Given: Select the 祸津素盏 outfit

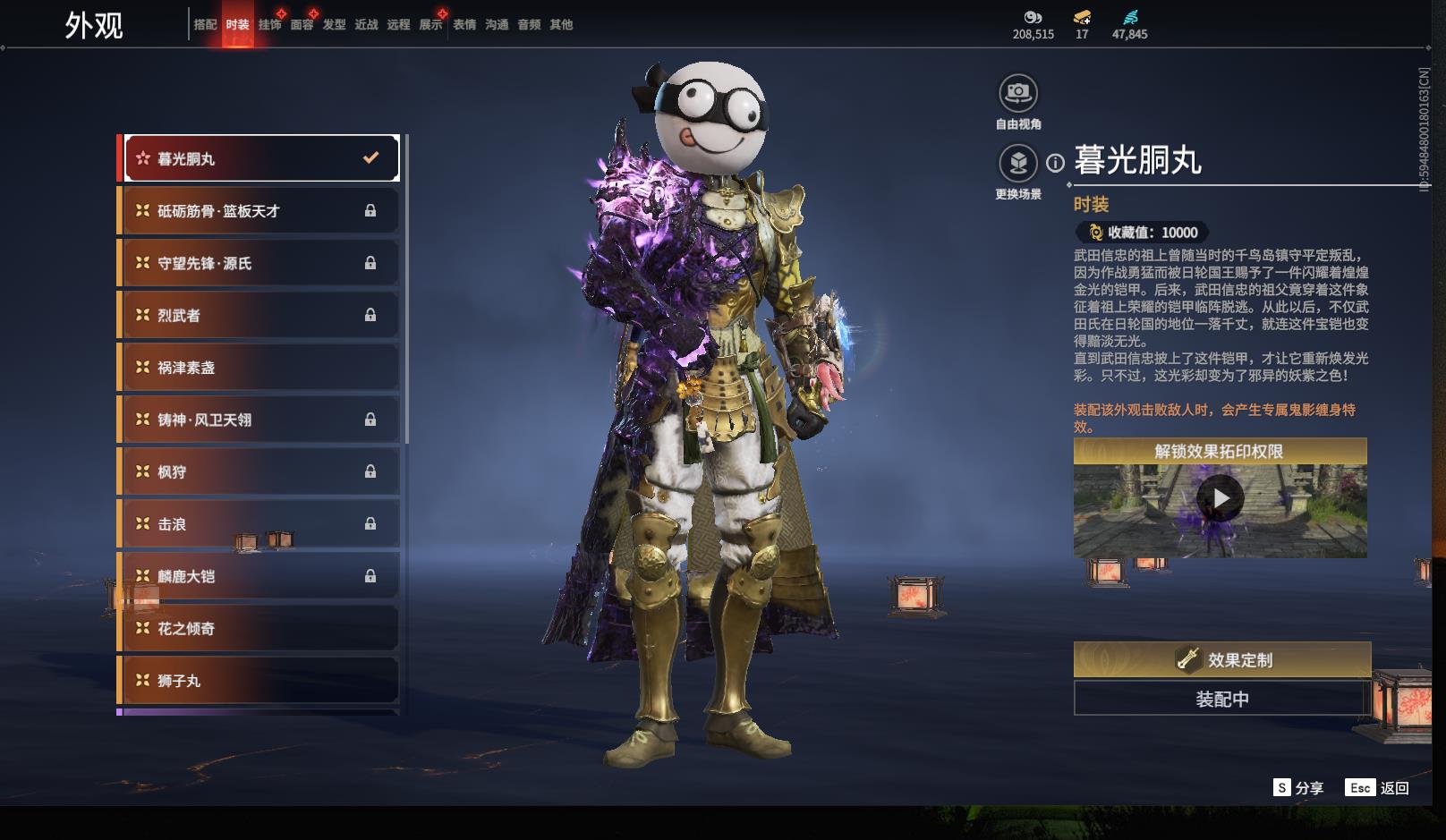Looking at the screenshot, I should 259,368.
